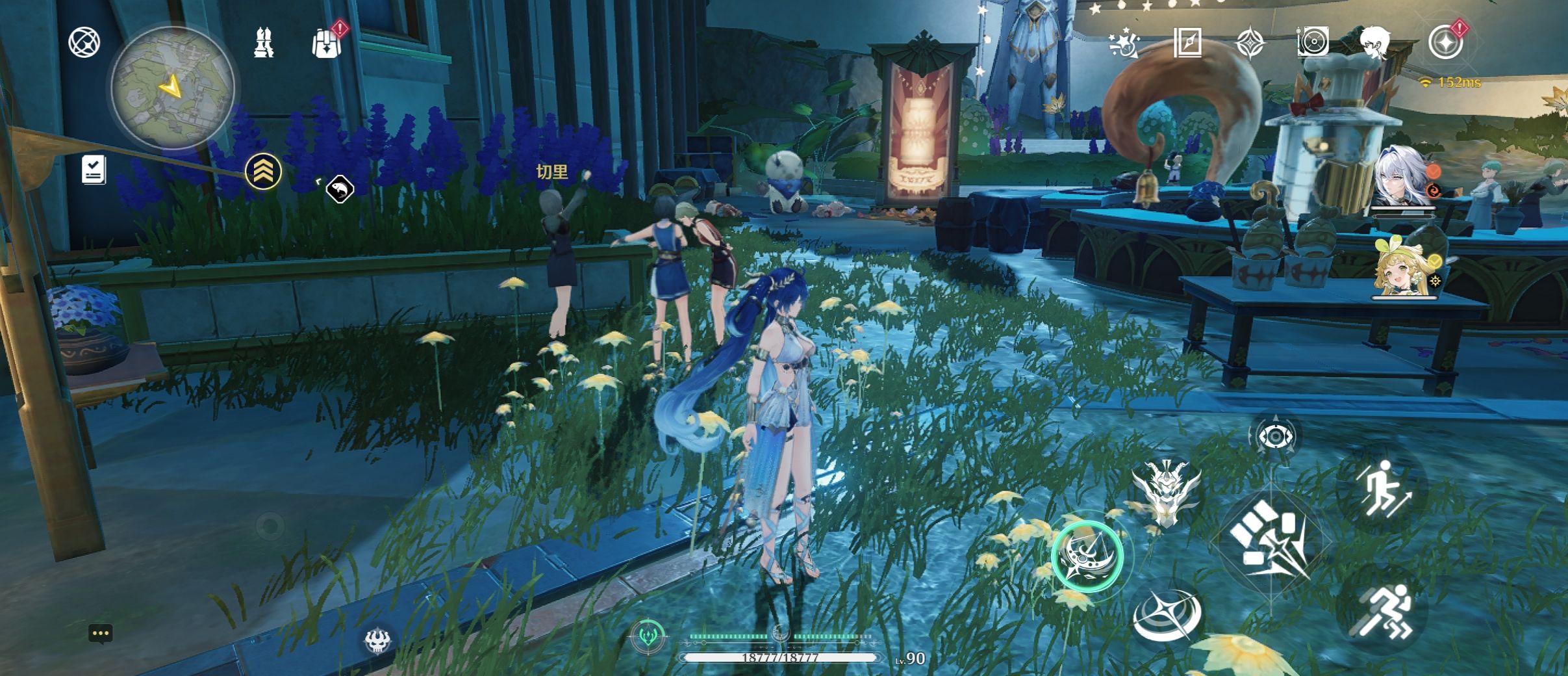The image size is (1568, 676).
Task: Open the shooting stars event icon
Action: [x=1124, y=43]
